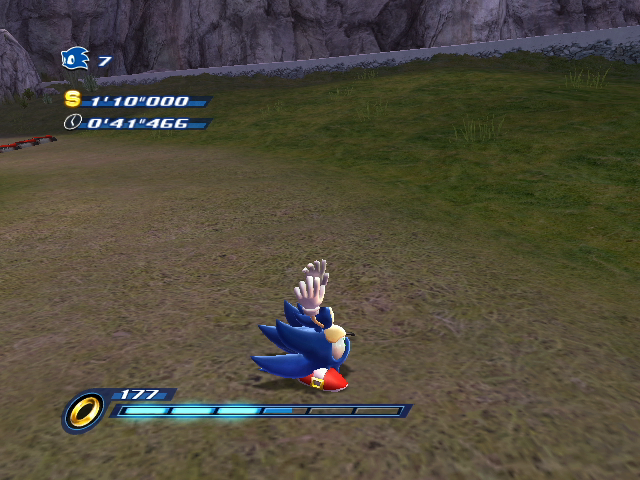Click the yellow S rank icon
Image resolution: width=640 pixels, height=480 pixels.
click(72, 99)
